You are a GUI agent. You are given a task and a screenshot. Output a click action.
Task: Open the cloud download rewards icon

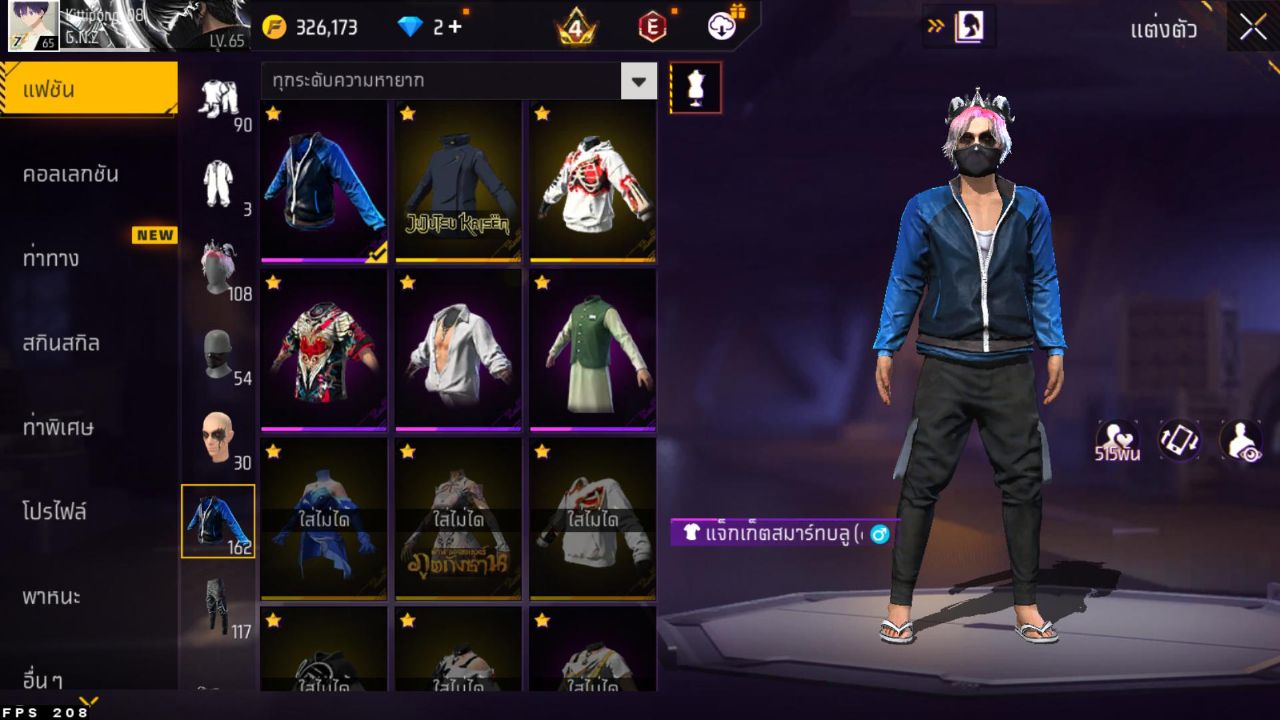[x=719, y=27]
